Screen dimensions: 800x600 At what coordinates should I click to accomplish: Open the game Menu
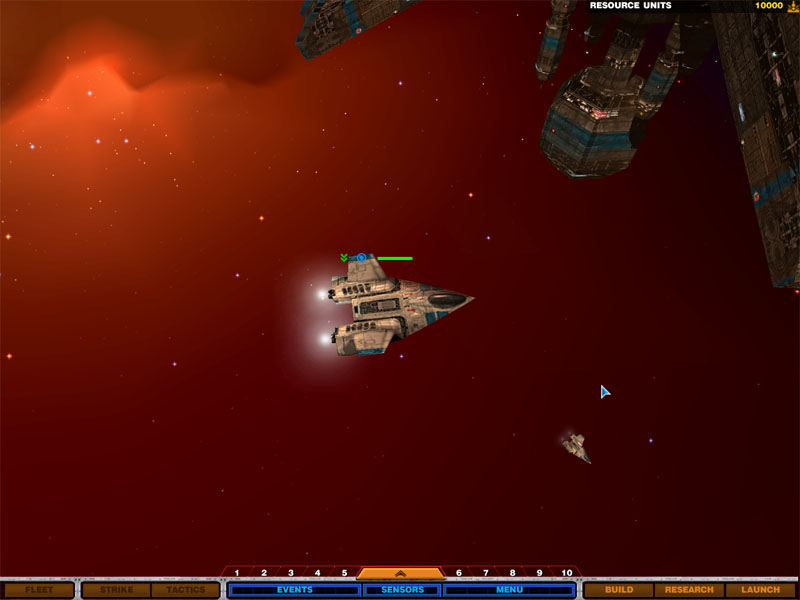click(509, 590)
